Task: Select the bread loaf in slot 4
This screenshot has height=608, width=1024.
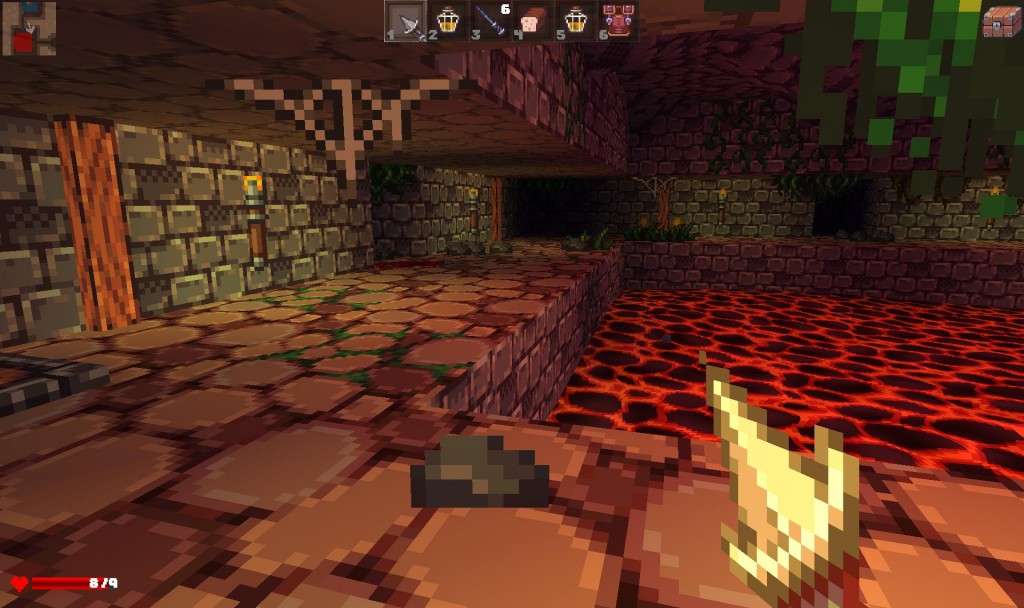Action: click(x=533, y=21)
